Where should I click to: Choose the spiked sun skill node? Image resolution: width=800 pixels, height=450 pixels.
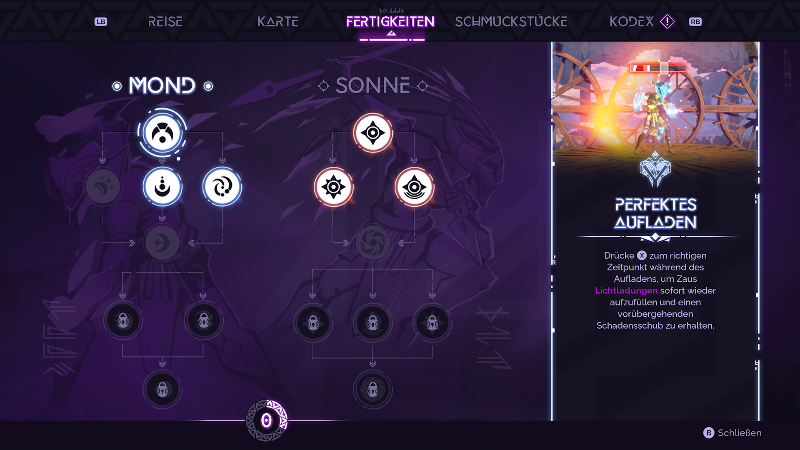(x=333, y=185)
